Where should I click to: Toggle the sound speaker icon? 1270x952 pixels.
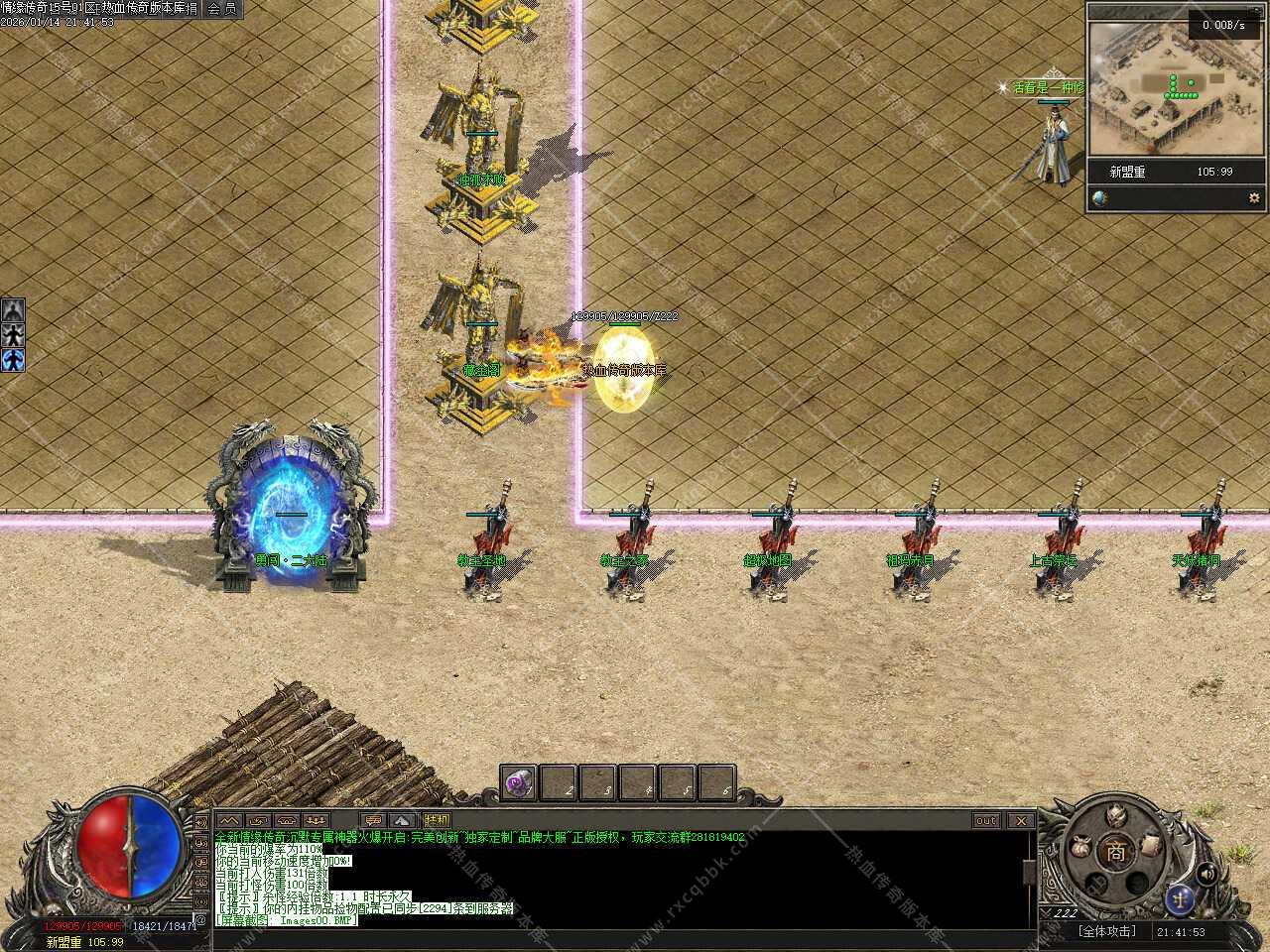[1207, 874]
